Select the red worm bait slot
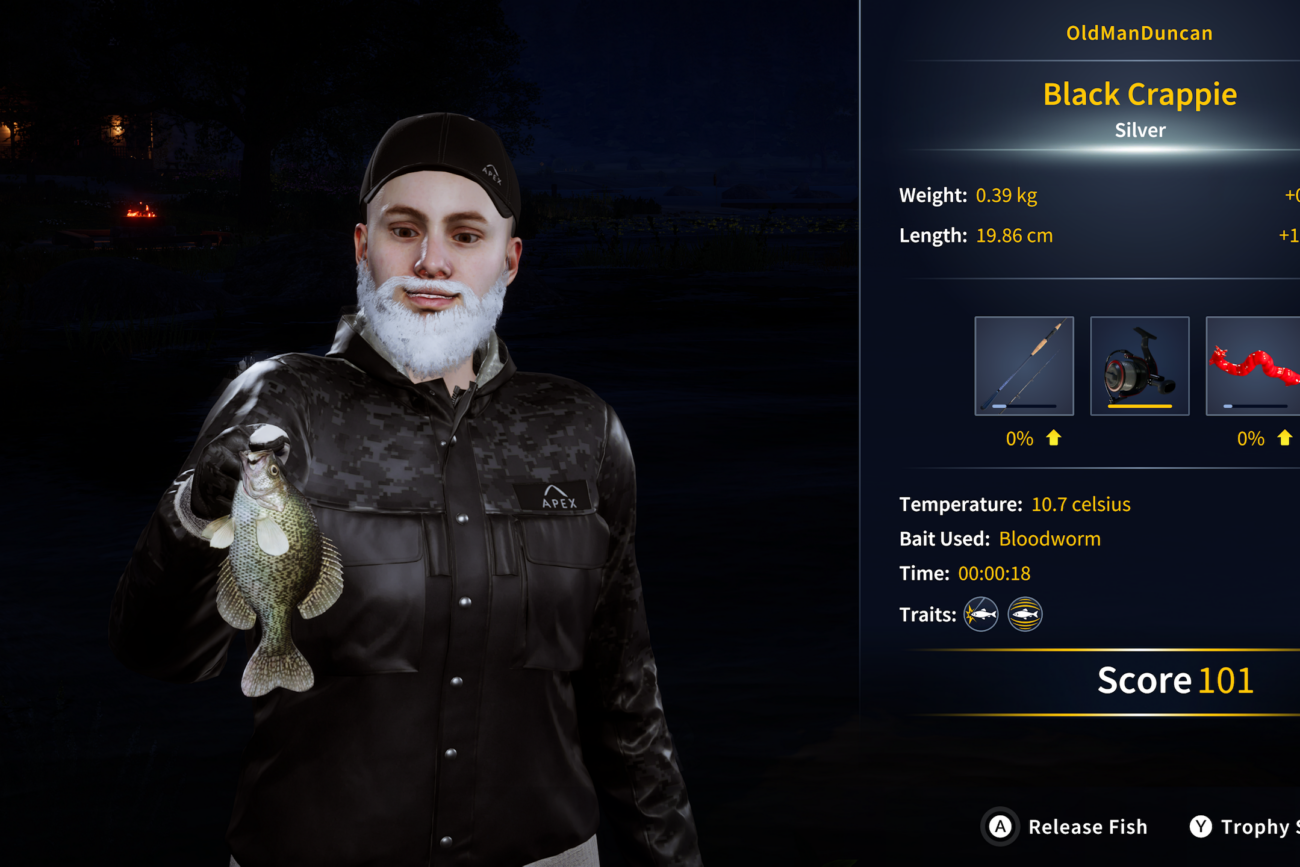 pos(1254,366)
